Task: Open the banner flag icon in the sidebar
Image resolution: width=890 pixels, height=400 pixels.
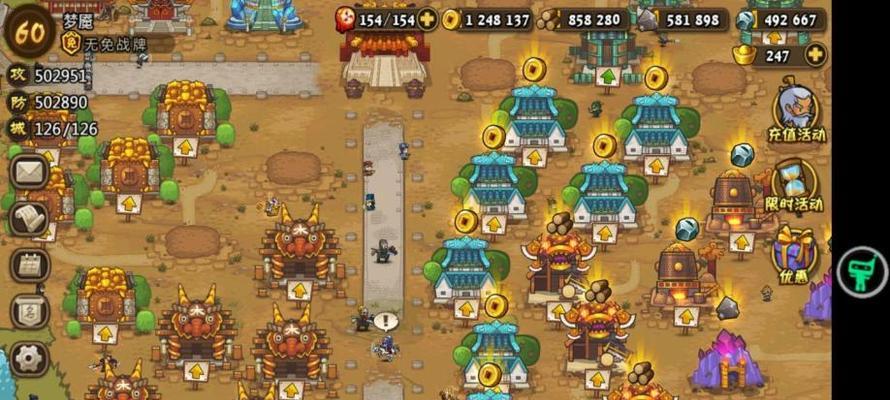Action: coord(30,311)
